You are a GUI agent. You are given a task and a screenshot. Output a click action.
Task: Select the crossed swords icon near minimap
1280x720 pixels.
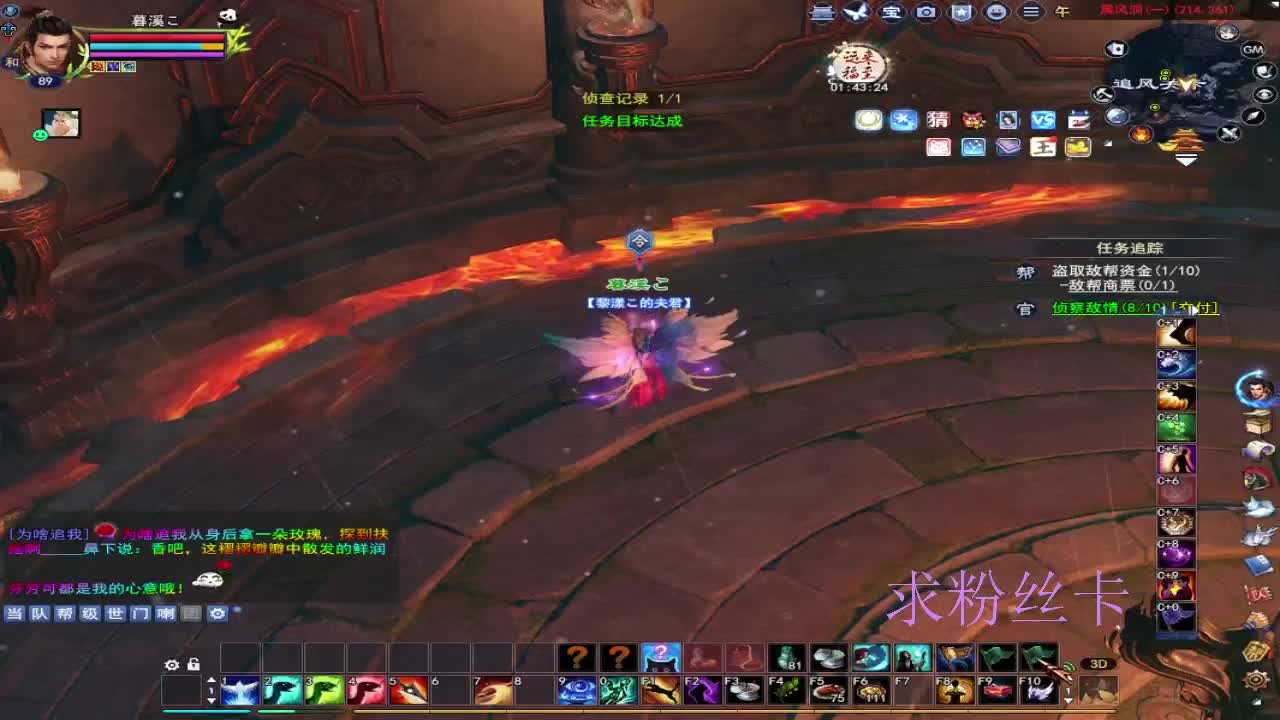pyautogui.click(x=1230, y=132)
